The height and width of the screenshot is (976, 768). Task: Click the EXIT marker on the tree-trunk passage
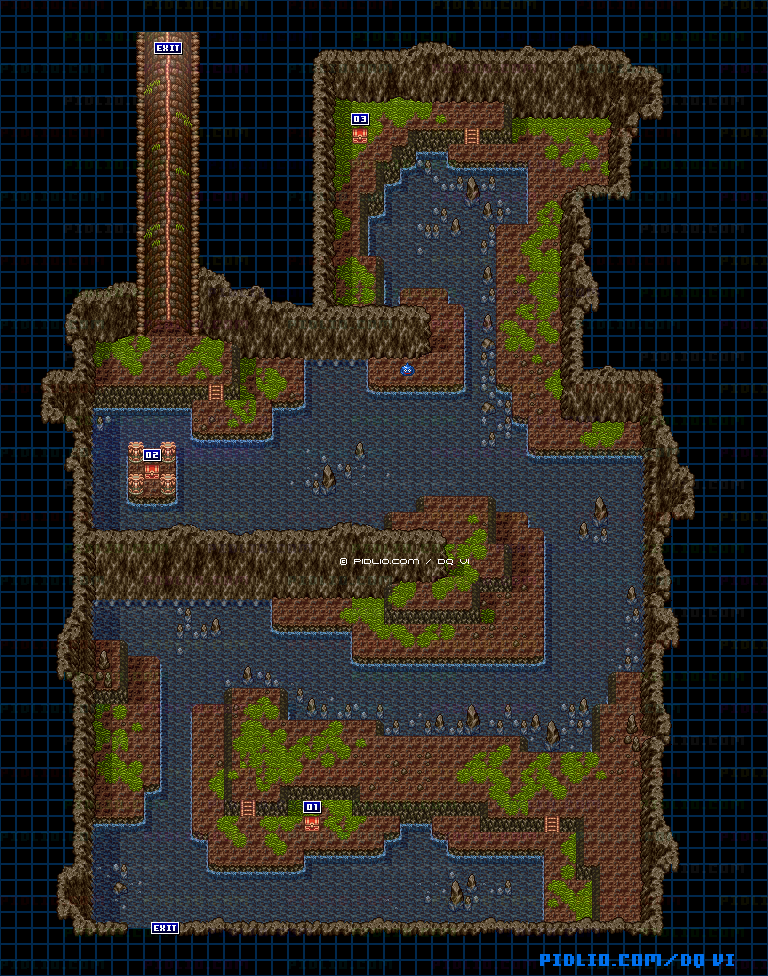click(168, 47)
